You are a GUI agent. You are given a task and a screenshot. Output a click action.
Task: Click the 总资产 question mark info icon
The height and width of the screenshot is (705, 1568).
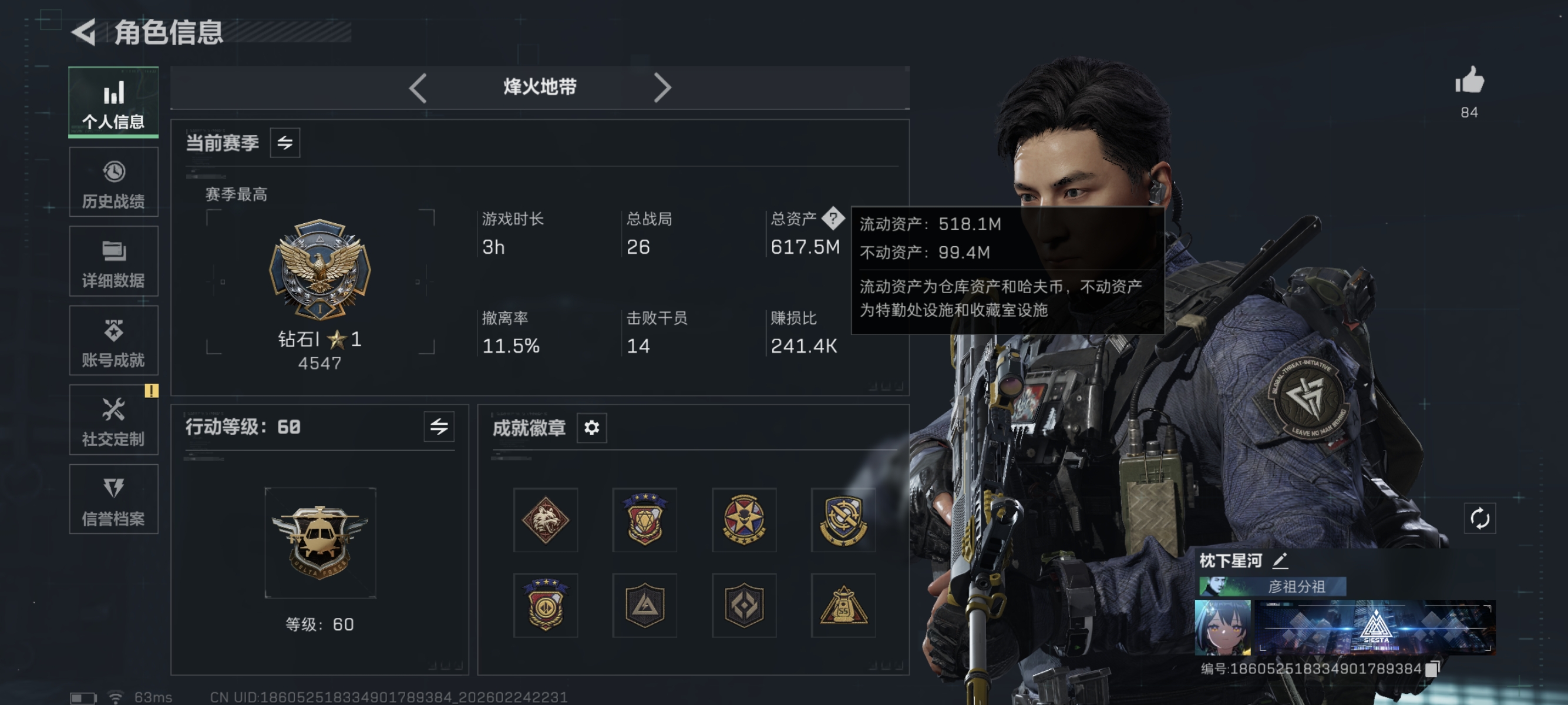pos(833,219)
